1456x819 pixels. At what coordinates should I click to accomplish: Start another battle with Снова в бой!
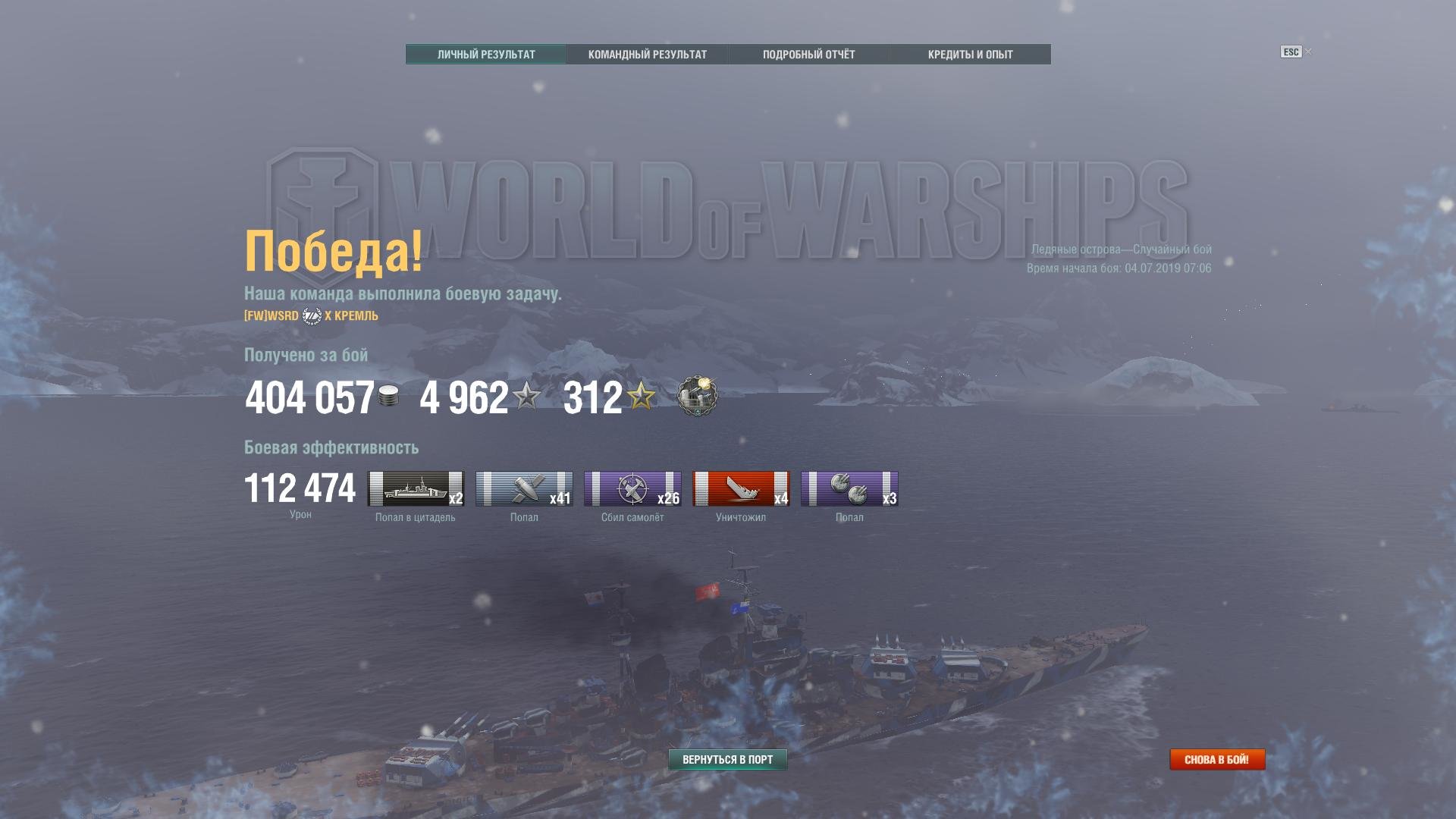point(1216,759)
